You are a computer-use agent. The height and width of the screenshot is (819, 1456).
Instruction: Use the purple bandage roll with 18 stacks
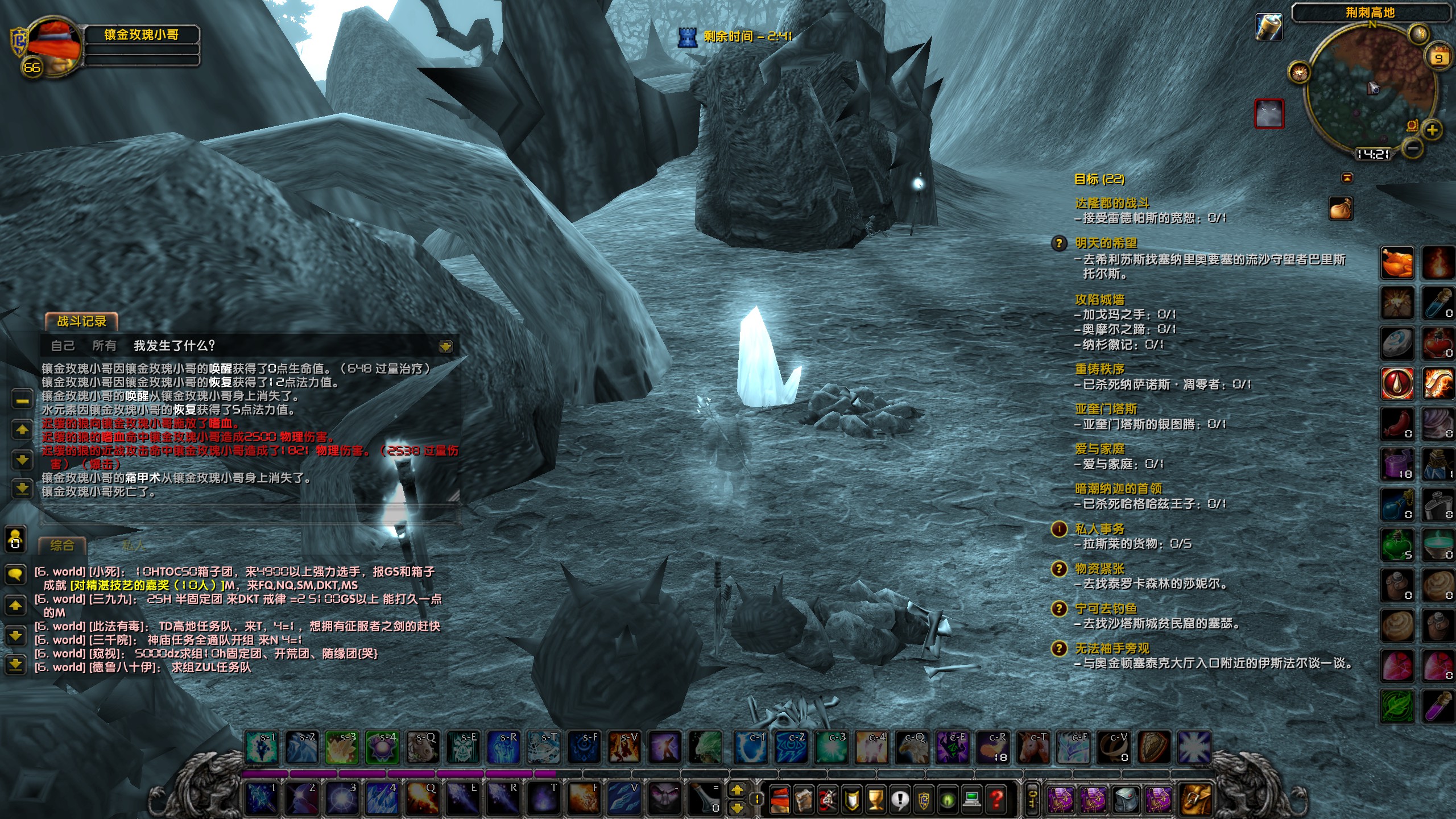point(1397,464)
